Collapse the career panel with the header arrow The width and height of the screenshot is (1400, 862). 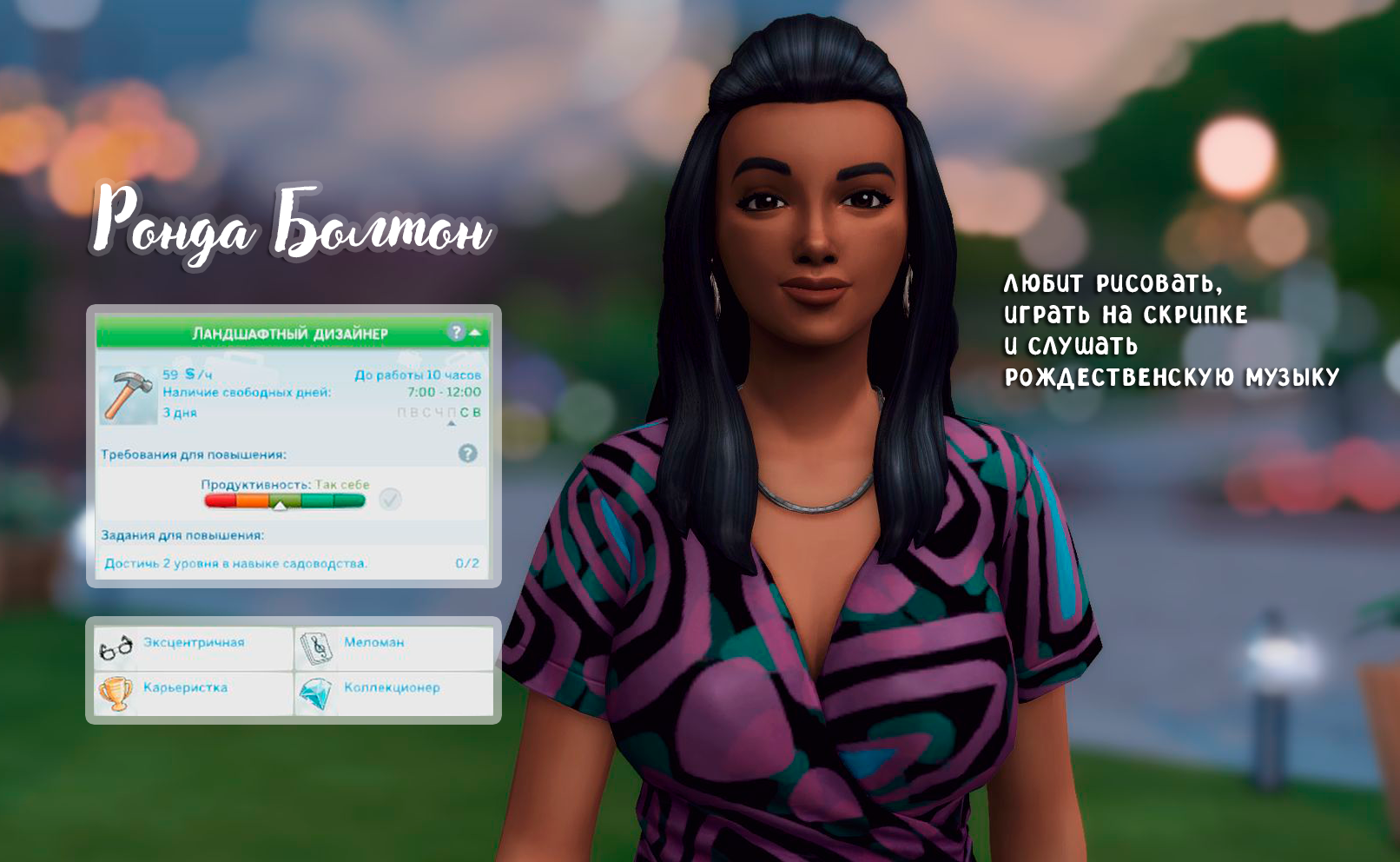[x=475, y=332]
